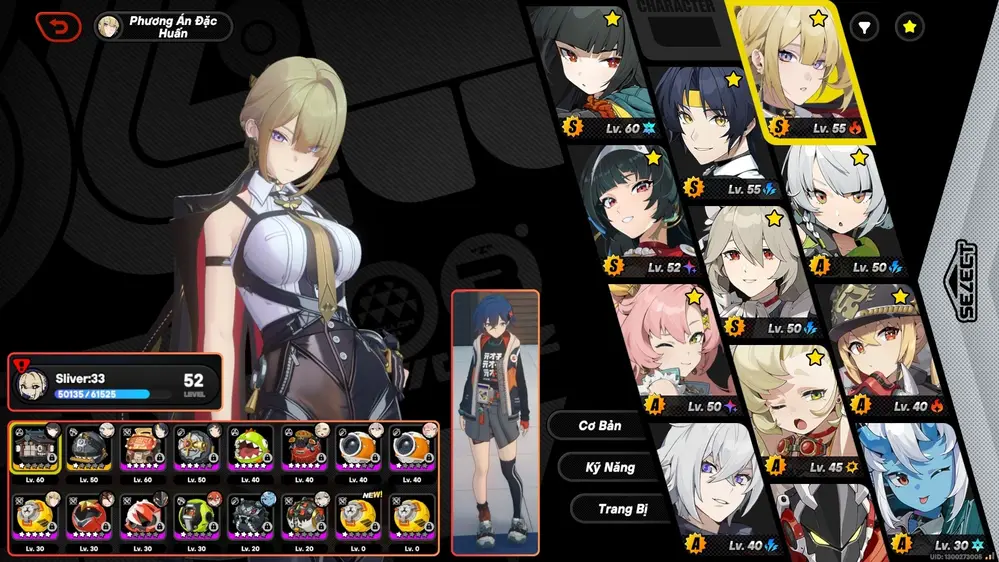The image size is (999, 562).
Task: Open the Trang Bị tab
Action: [x=622, y=509]
